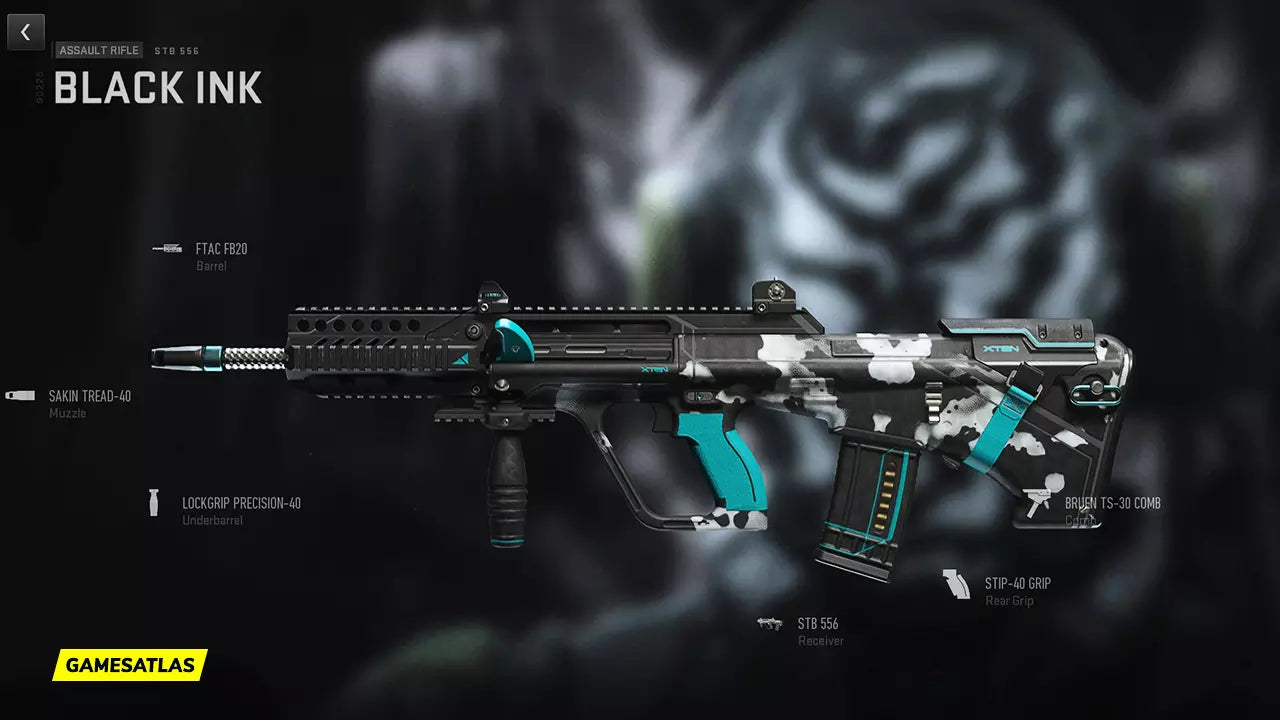
Task: Open the STIP-40 Grip rear grip slot
Action: [x=1017, y=584]
